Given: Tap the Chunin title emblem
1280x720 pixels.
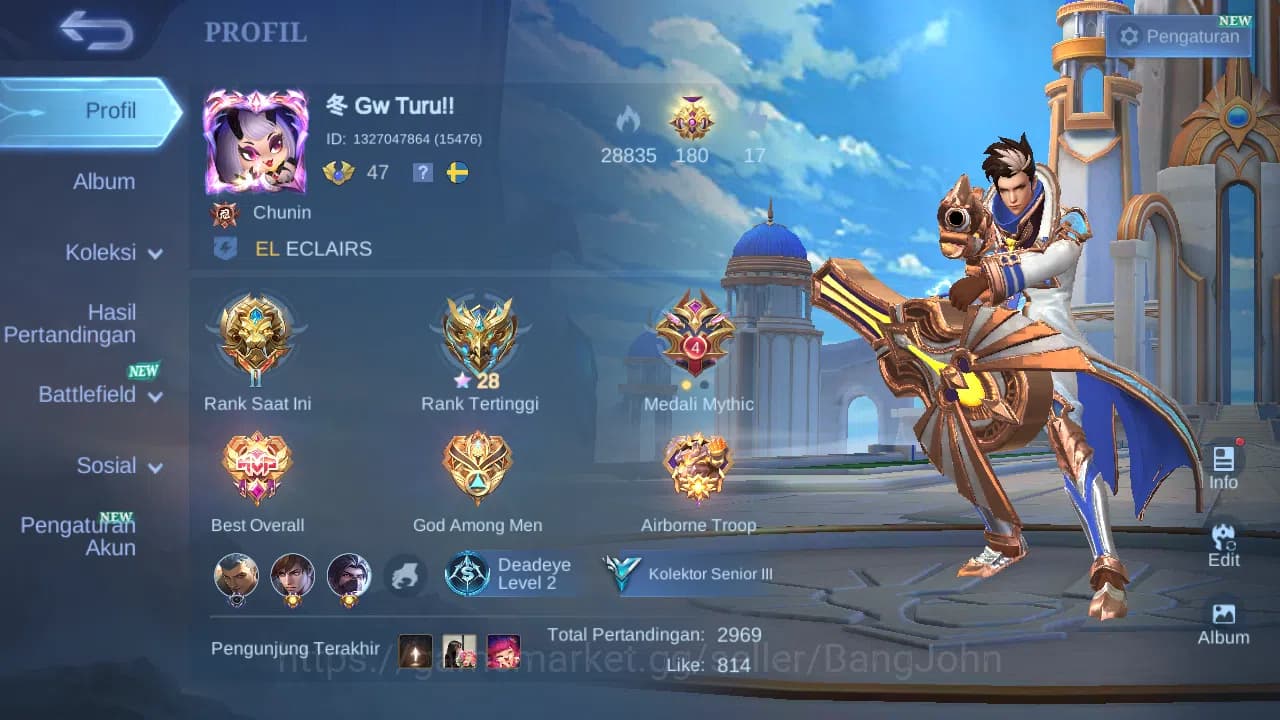Looking at the screenshot, I should [225, 212].
